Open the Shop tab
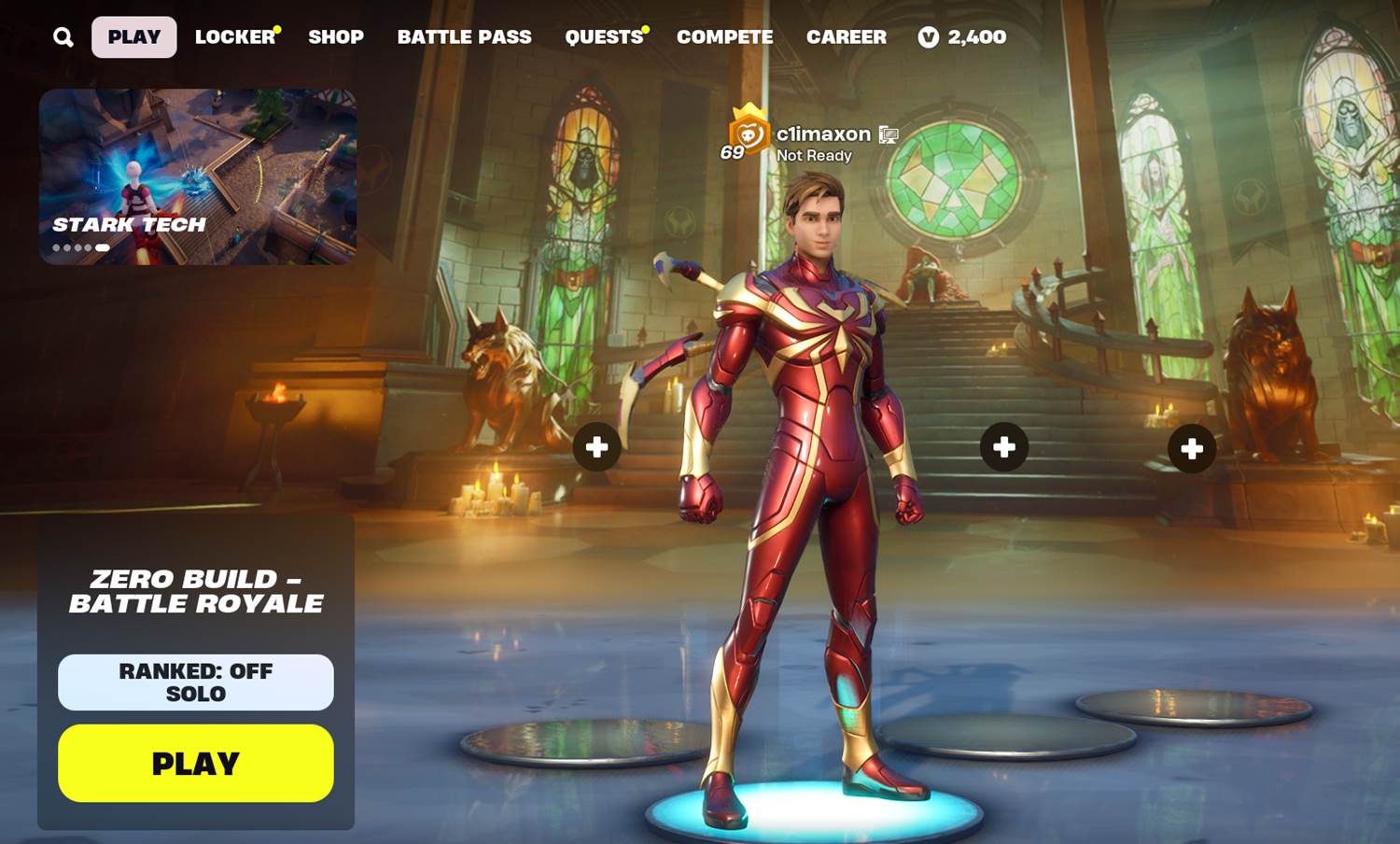This screenshot has width=1400, height=844. pyautogui.click(x=336, y=37)
